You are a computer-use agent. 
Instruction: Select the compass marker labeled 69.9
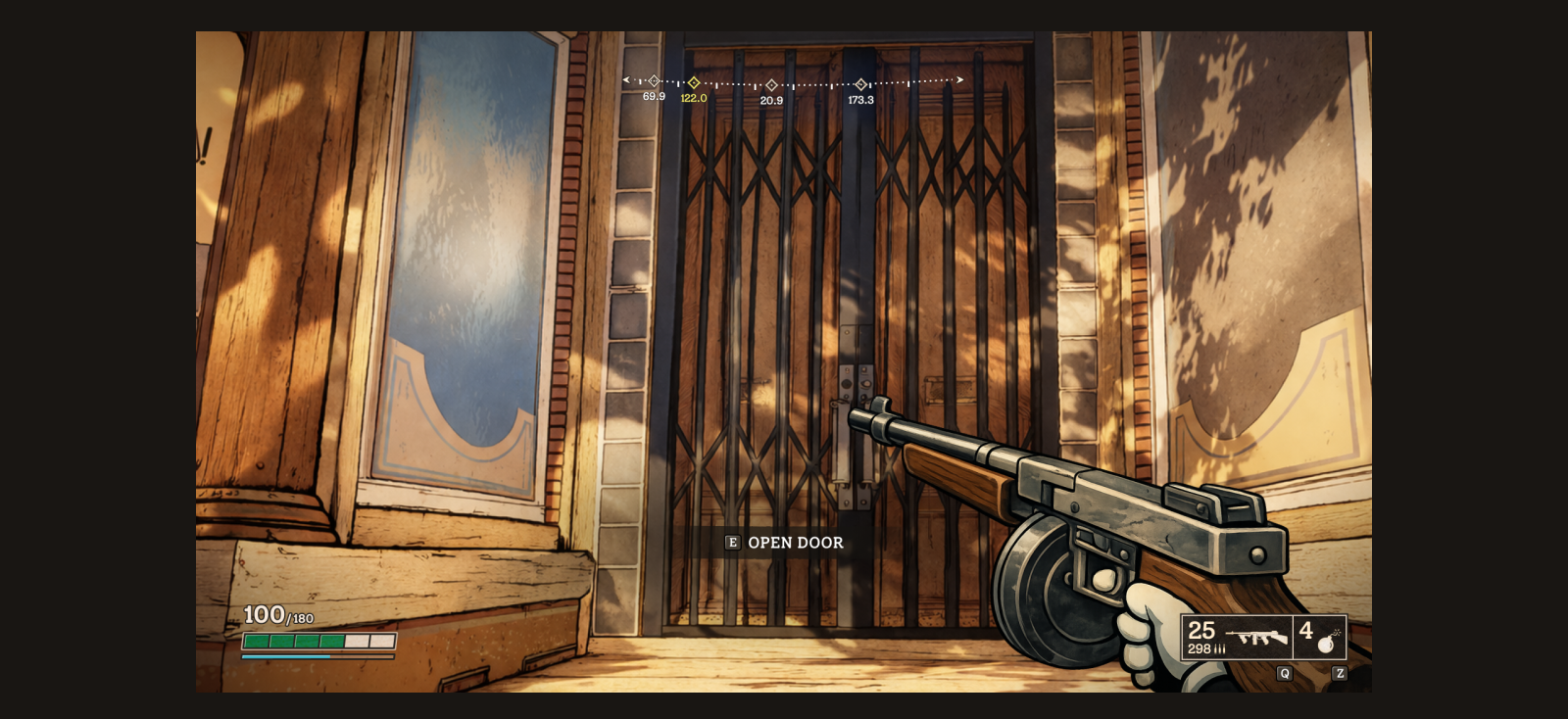(x=654, y=81)
